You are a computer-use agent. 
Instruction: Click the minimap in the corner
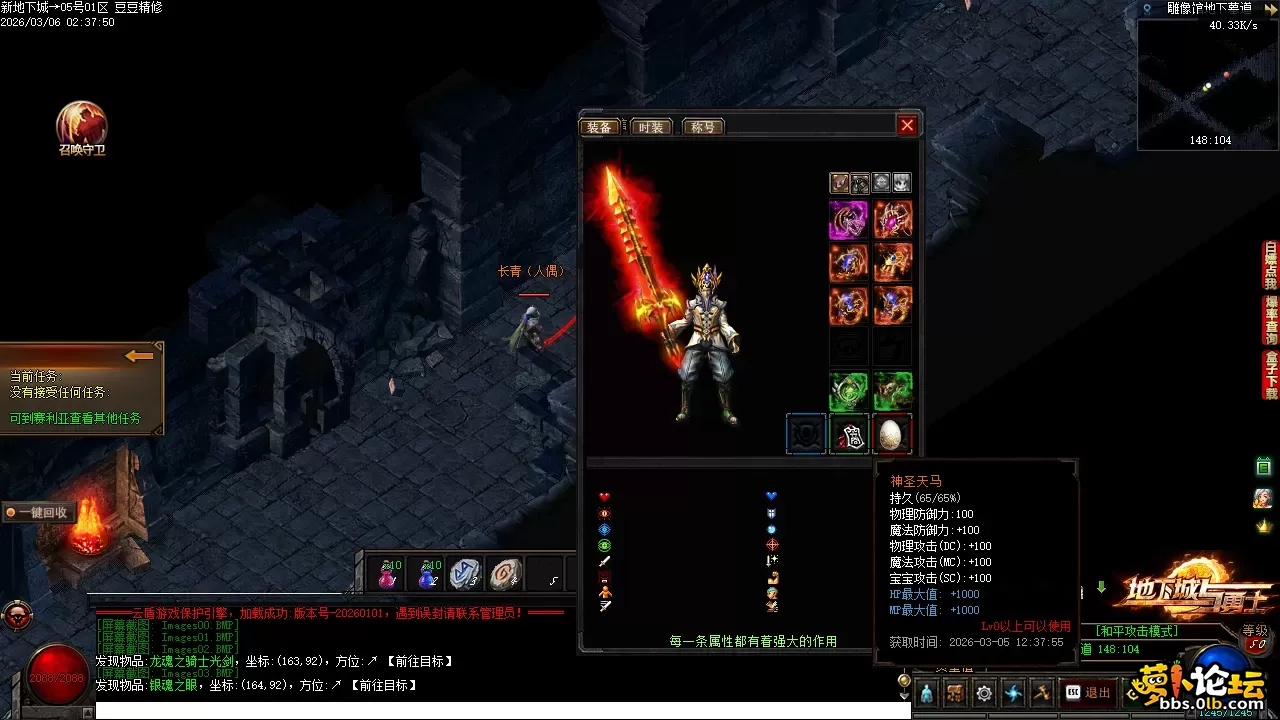1208,83
